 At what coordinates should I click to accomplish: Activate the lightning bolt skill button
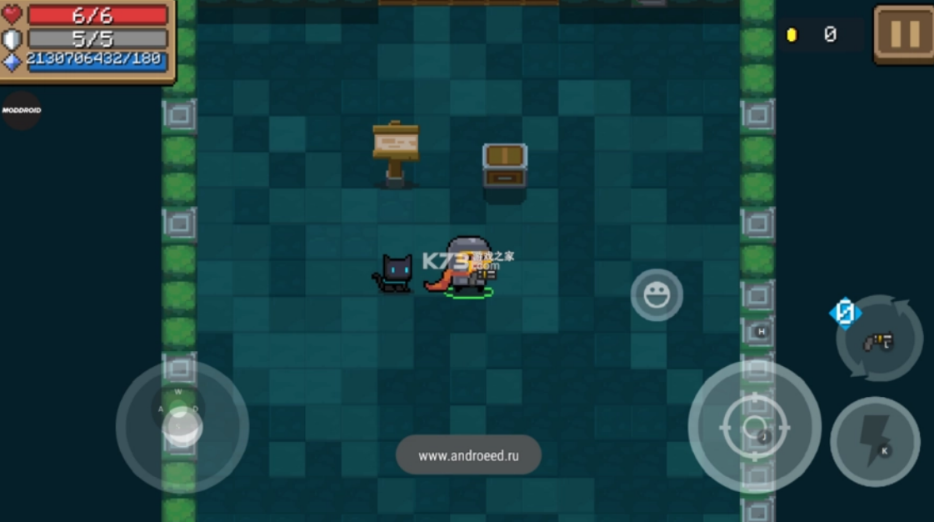[875, 441]
